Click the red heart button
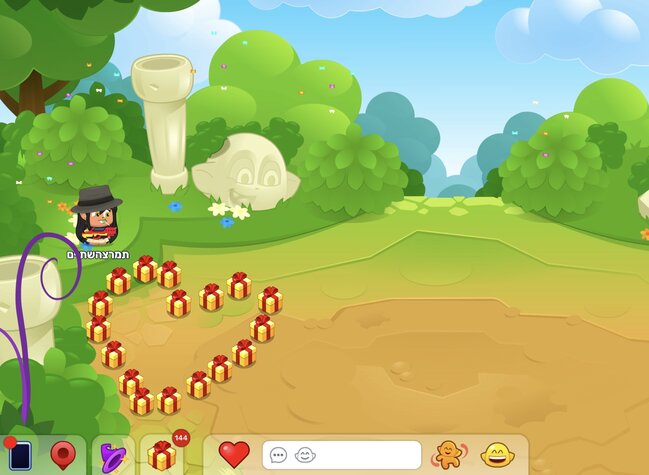 (x=234, y=455)
